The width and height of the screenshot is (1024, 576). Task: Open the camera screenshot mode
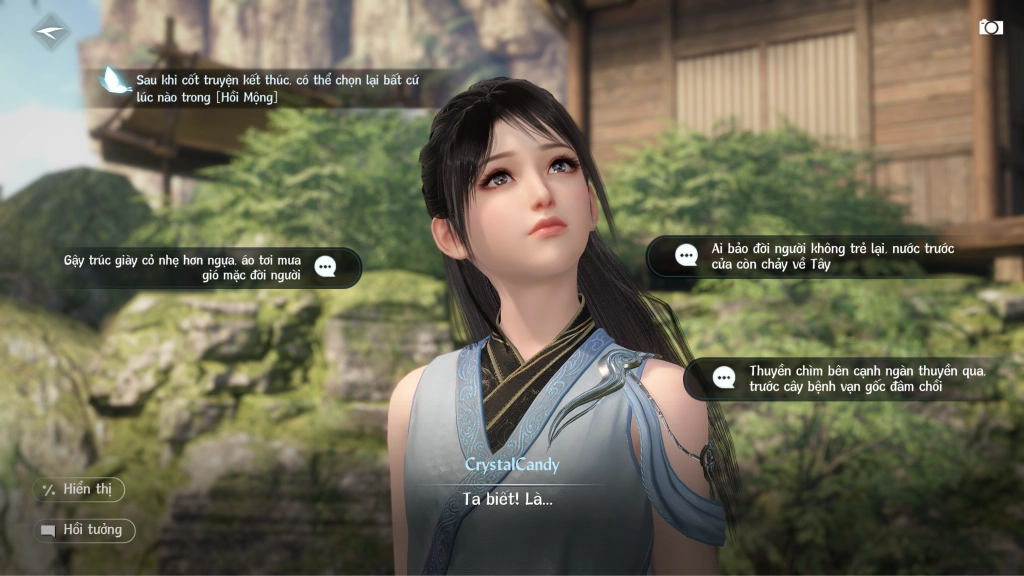pos(990,27)
